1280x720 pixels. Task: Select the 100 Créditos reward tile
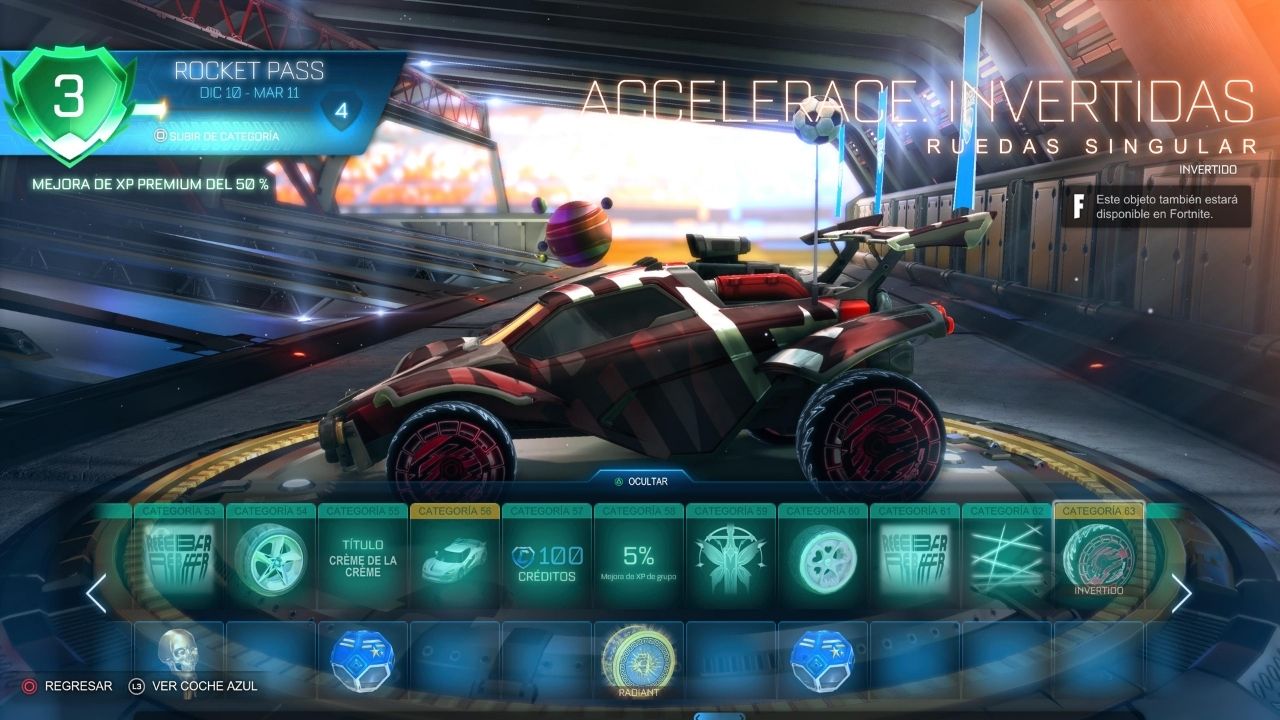click(546, 562)
